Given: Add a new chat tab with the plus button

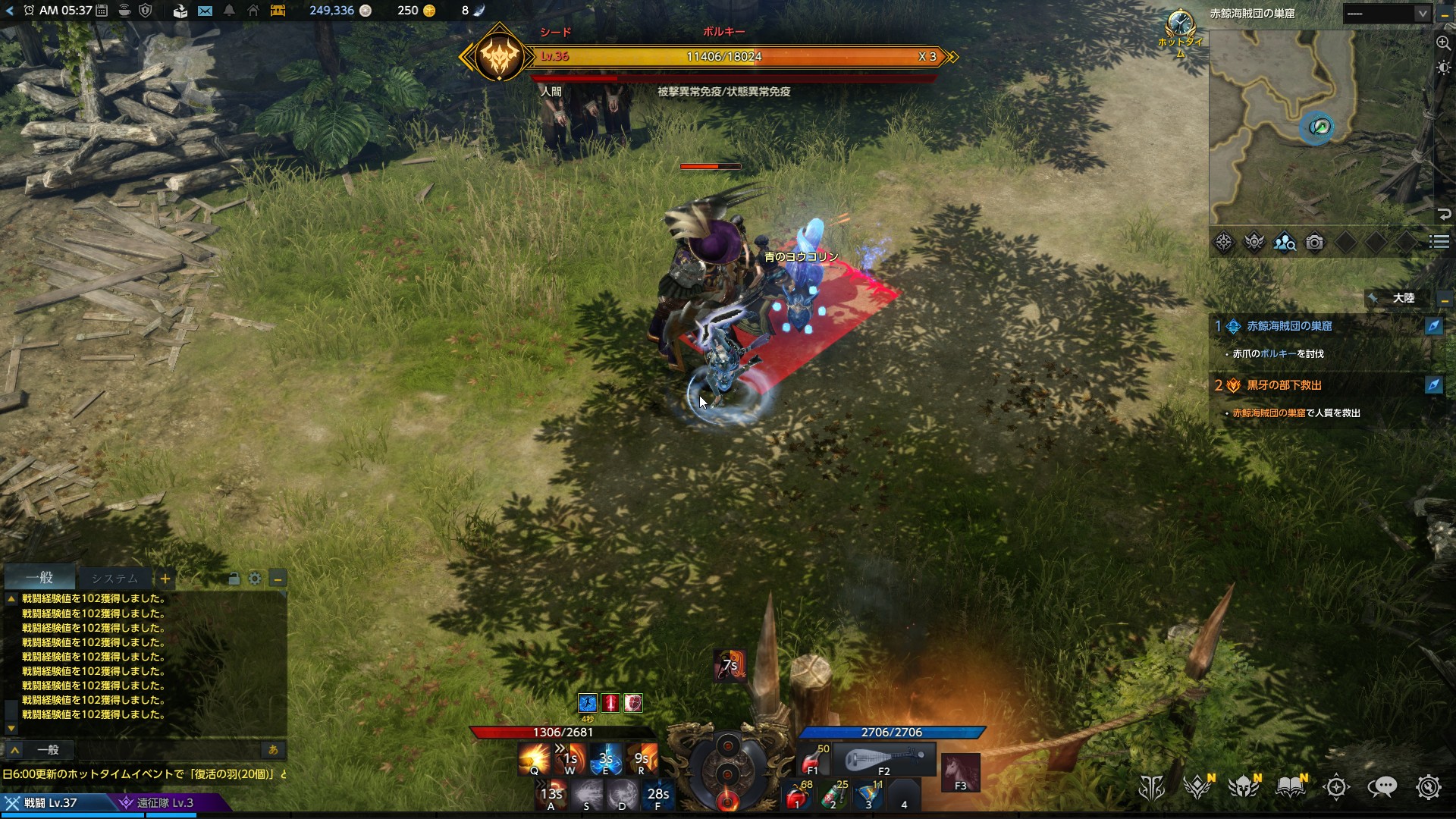Looking at the screenshot, I should (x=165, y=579).
